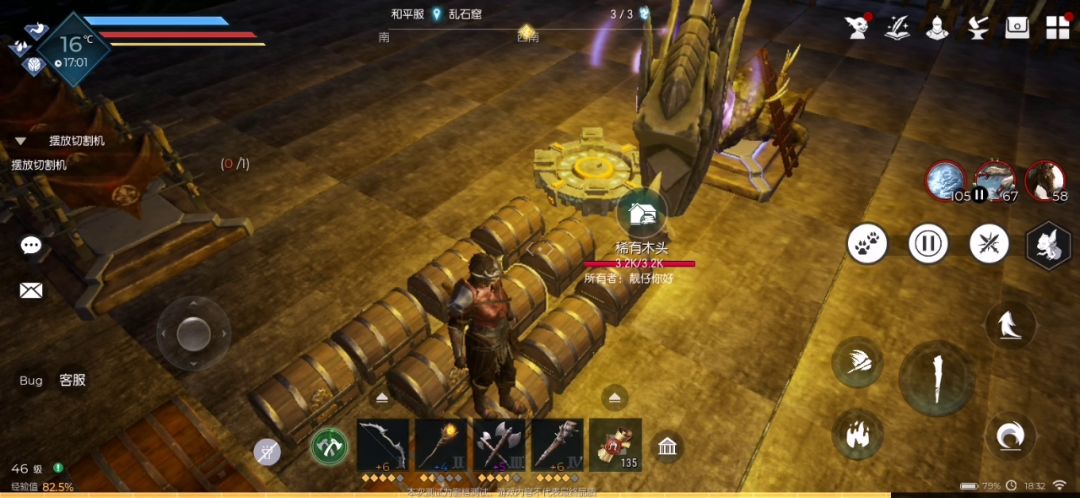
Task: Toggle the green crossed axes mode button
Action: (x=329, y=446)
